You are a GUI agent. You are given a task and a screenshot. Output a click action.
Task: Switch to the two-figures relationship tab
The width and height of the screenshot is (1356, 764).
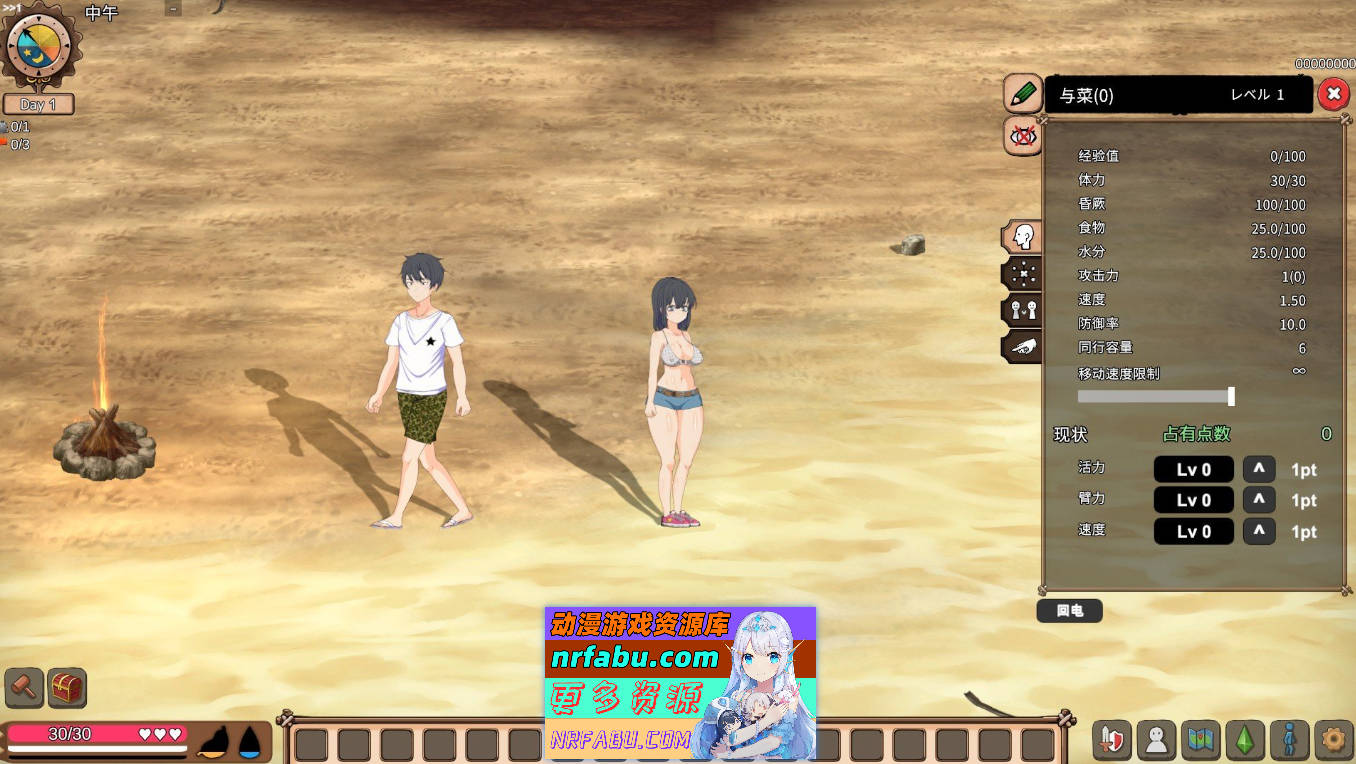point(1020,309)
